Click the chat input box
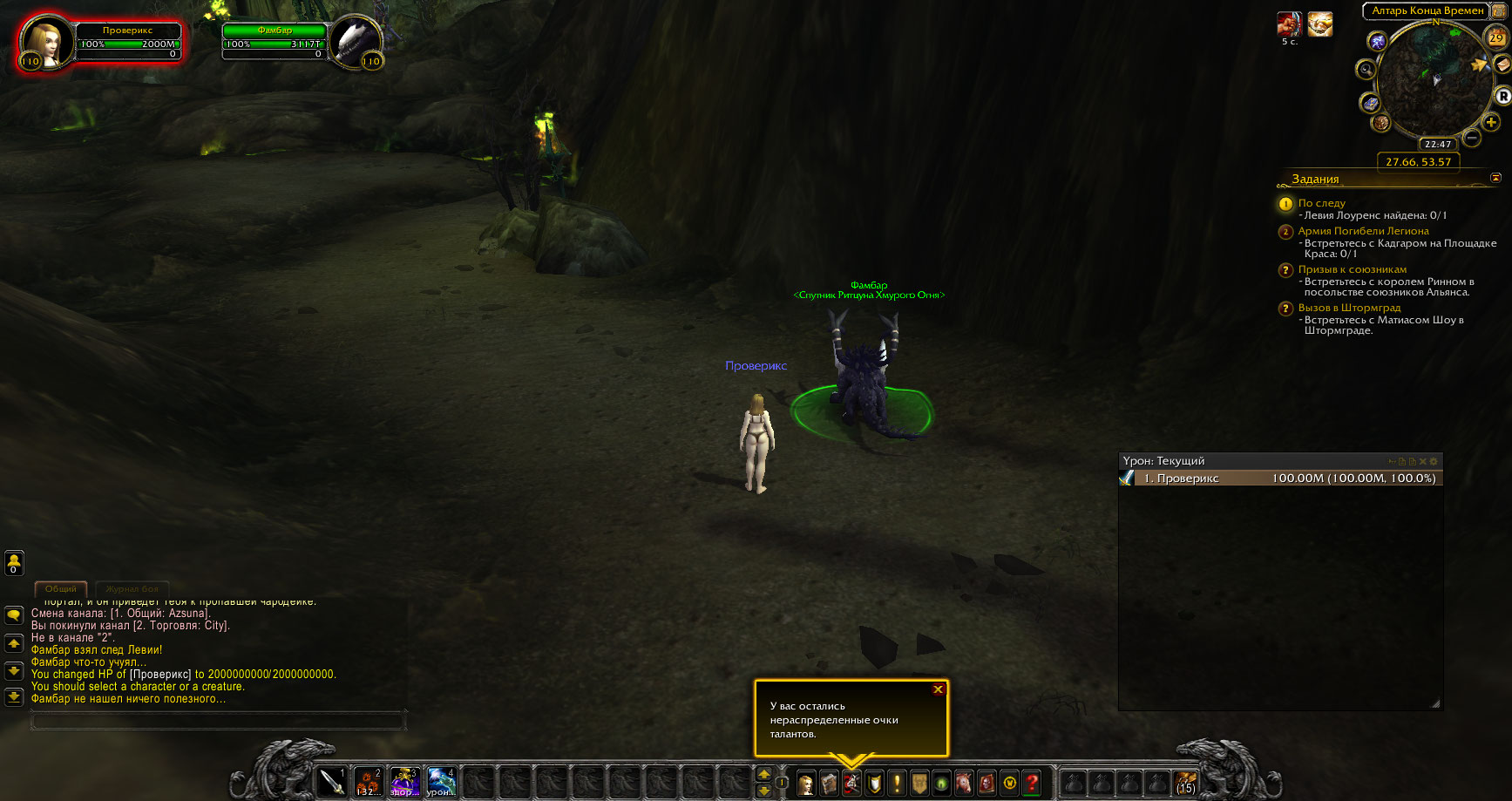Viewport: 1512px width, 801px height. 218,721
